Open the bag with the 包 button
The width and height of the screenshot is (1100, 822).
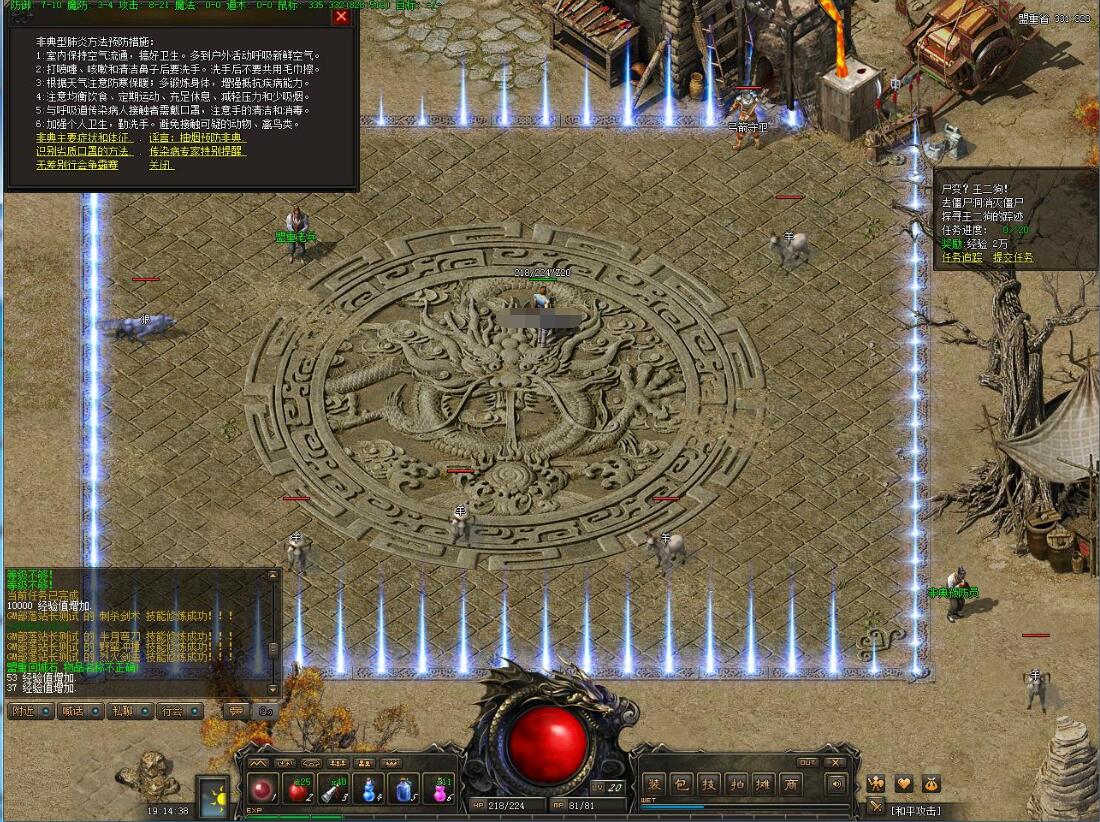[x=681, y=784]
